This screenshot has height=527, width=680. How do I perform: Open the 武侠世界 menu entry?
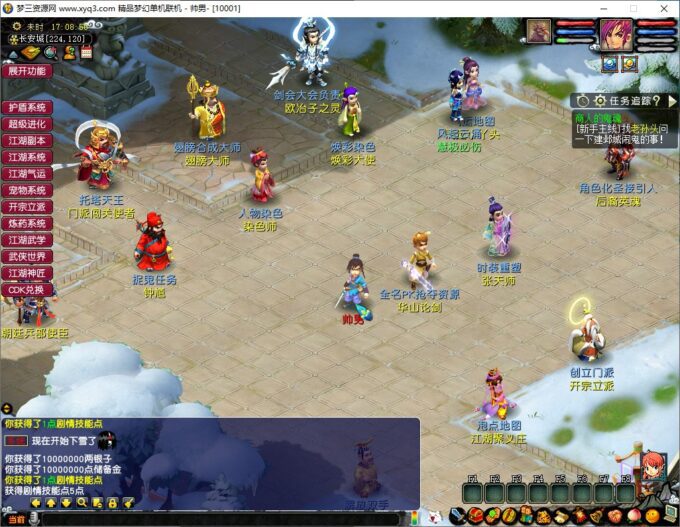click(27, 256)
